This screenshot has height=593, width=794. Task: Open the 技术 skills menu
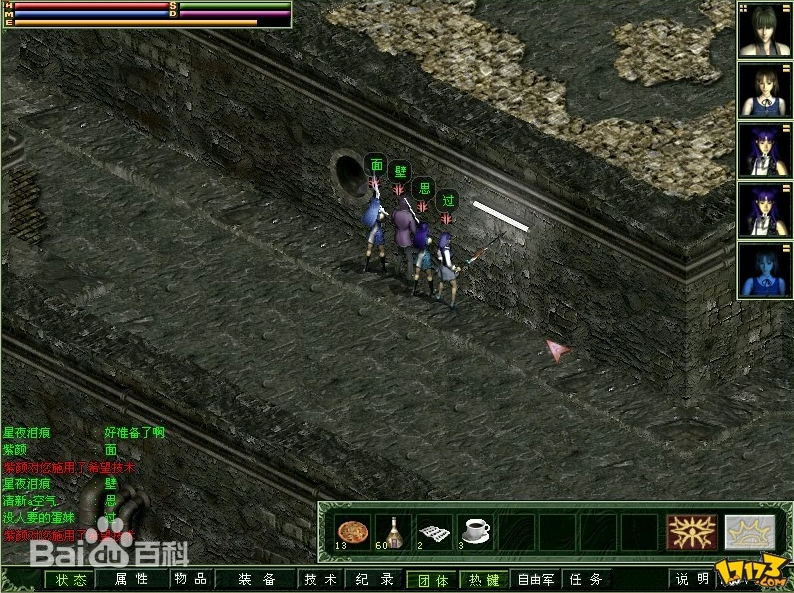click(x=321, y=579)
